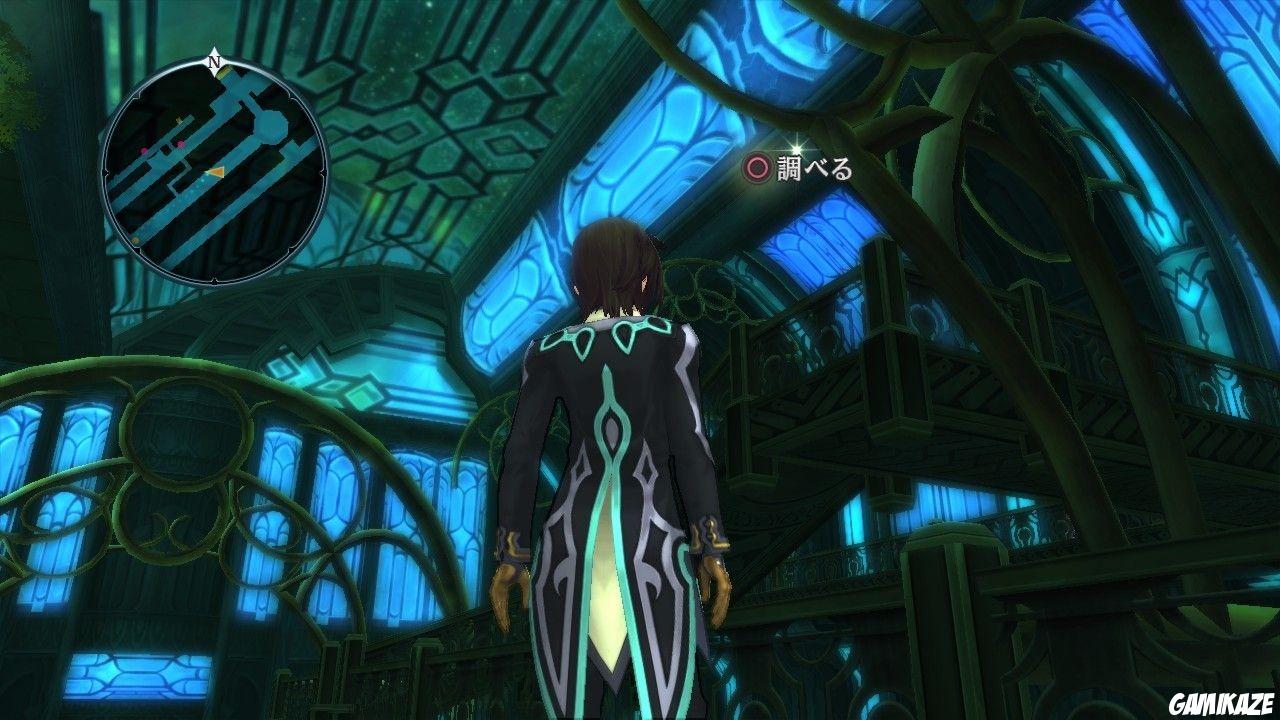Click the leftmost pink dot marker on the minimap

143,149
